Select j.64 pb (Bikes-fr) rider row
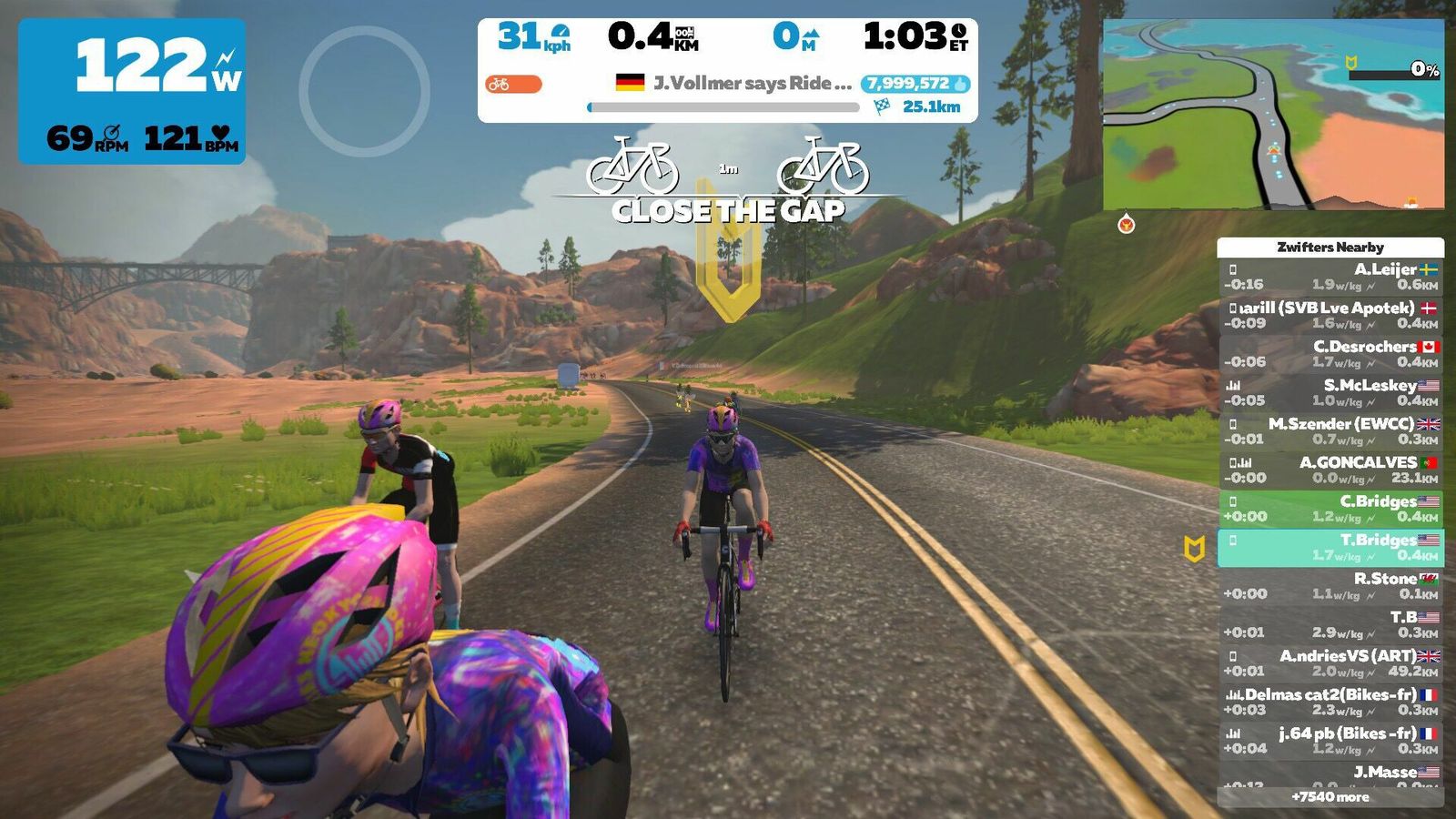1456x819 pixels. tap(1330, 741)
